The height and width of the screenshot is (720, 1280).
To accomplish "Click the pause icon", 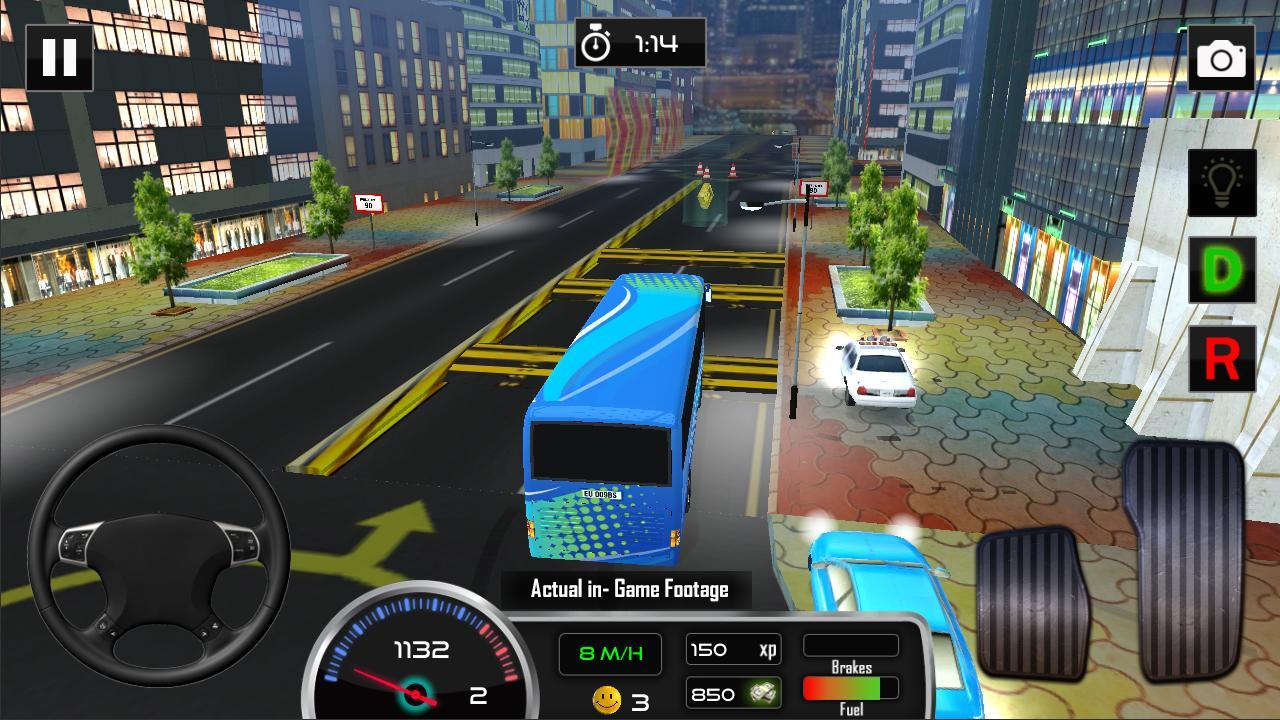I will pos(60,57).
